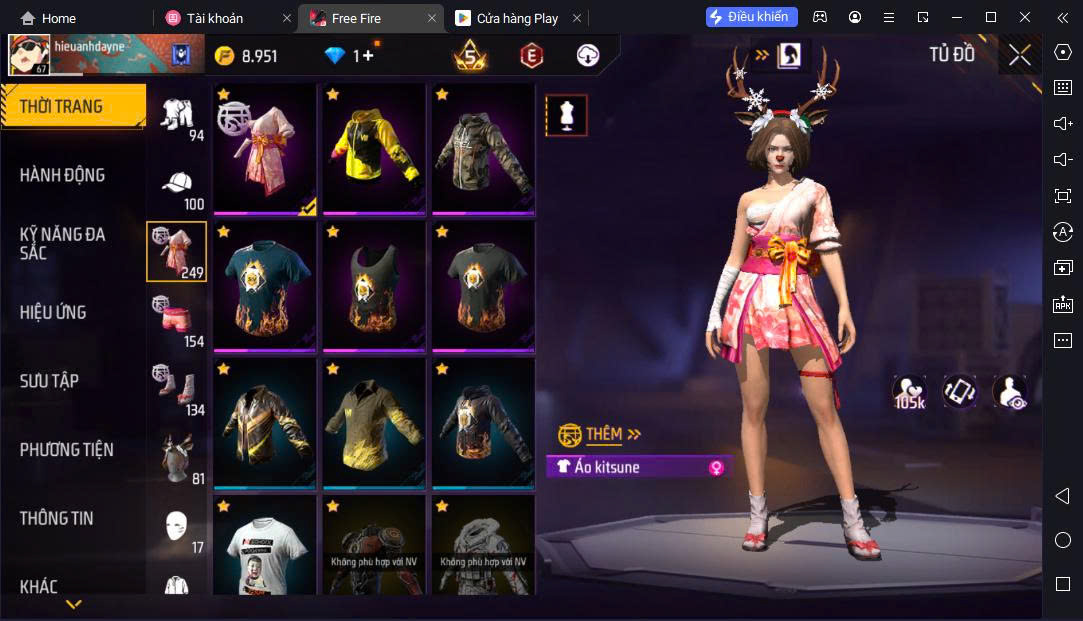Image resolution: width=1083 pixels, height=621 pixels.
Task: Open the cap headwear subcategory
Action: tap(177, 189)
